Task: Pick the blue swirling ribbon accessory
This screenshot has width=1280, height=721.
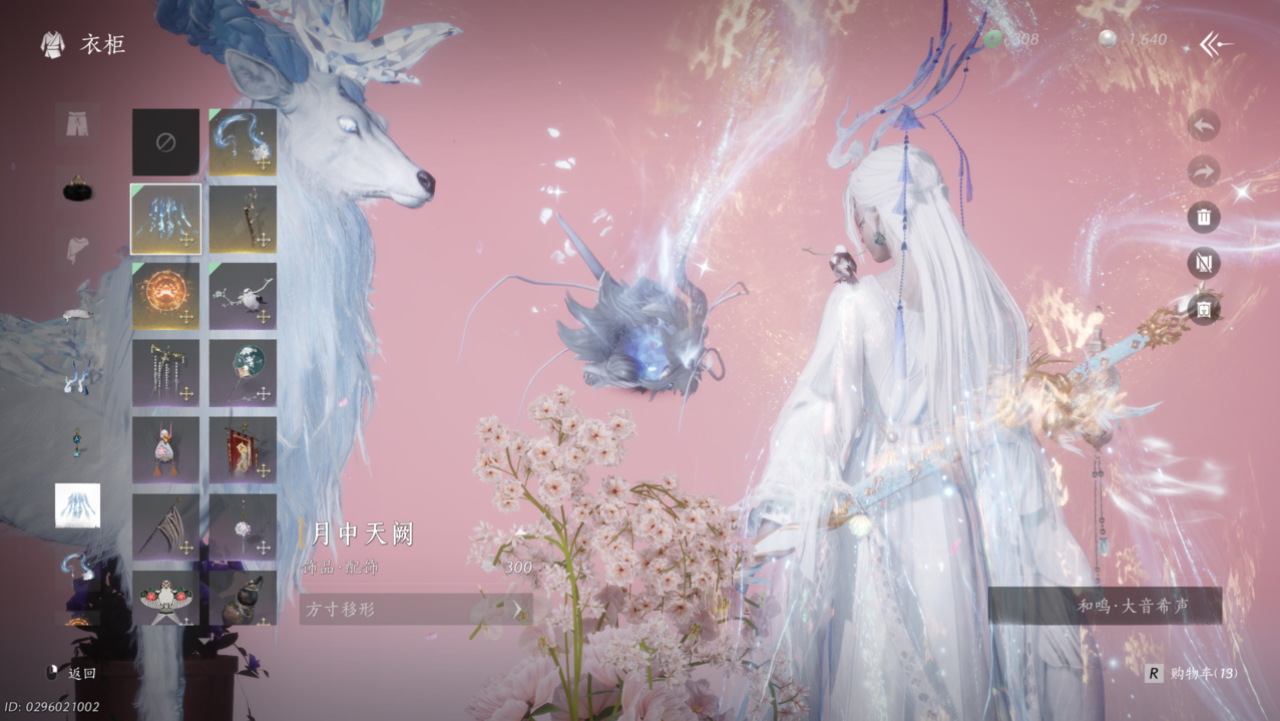Action: [x=243, y=142]
